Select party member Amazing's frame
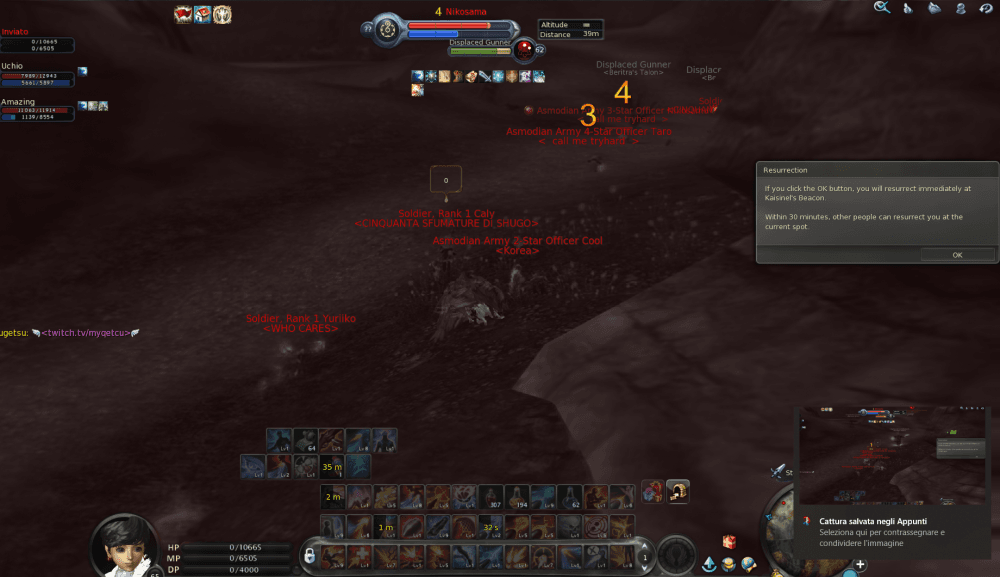 coord(37,112)
